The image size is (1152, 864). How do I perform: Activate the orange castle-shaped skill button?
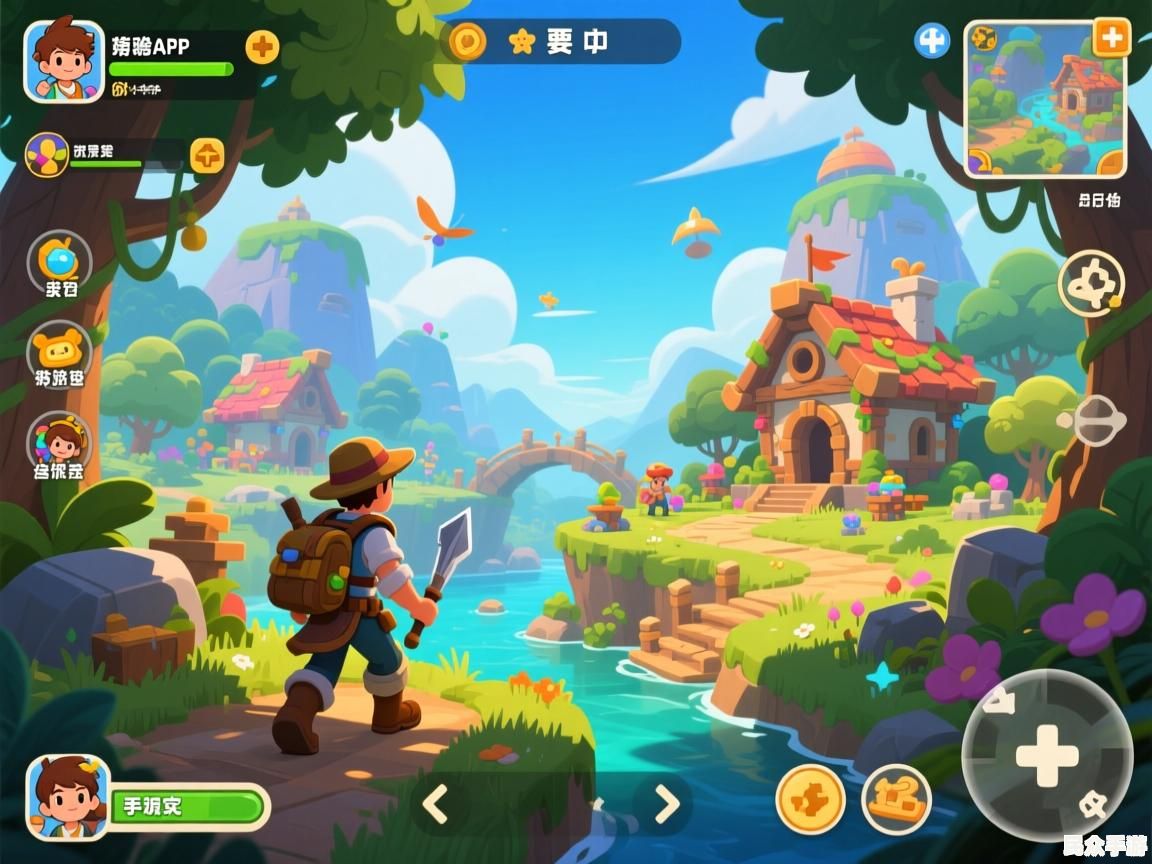point(896,799)
